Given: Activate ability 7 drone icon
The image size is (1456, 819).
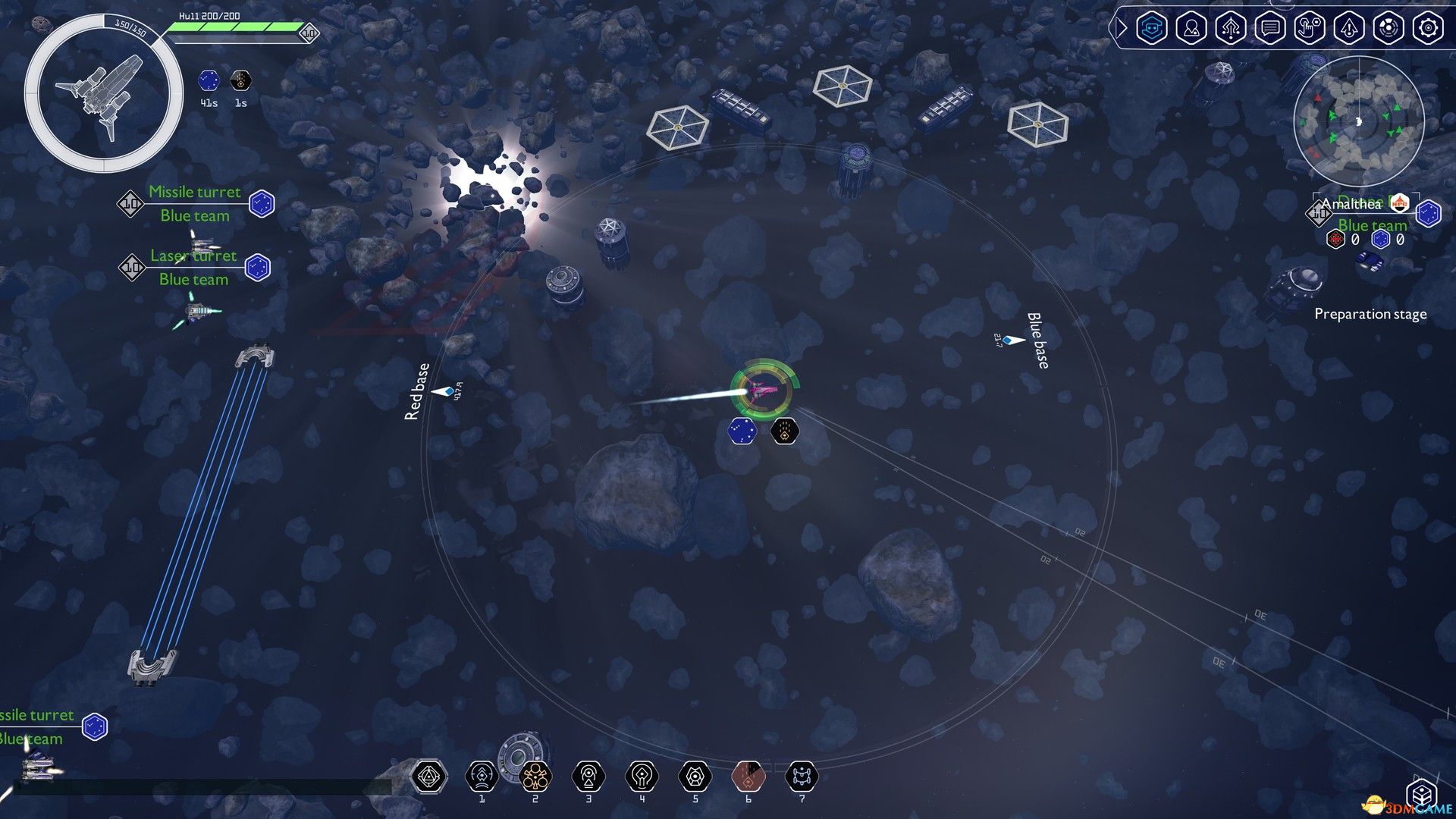Looking at the screenshot, I should click(802, 777).
